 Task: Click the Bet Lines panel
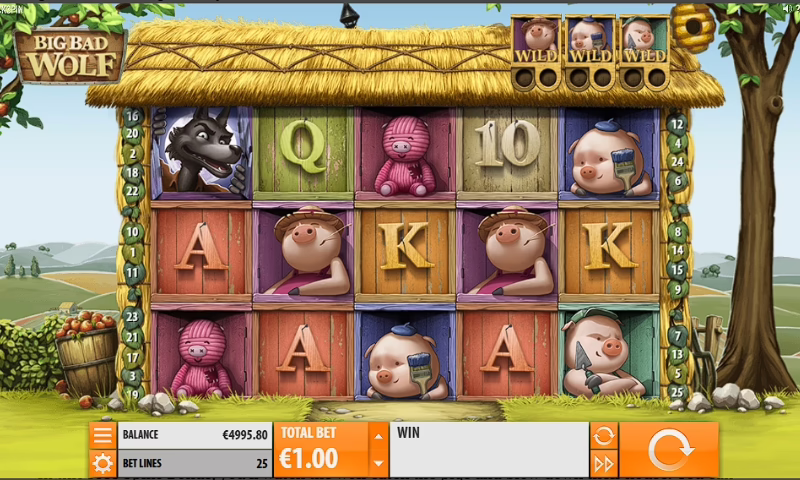[195, 463]
